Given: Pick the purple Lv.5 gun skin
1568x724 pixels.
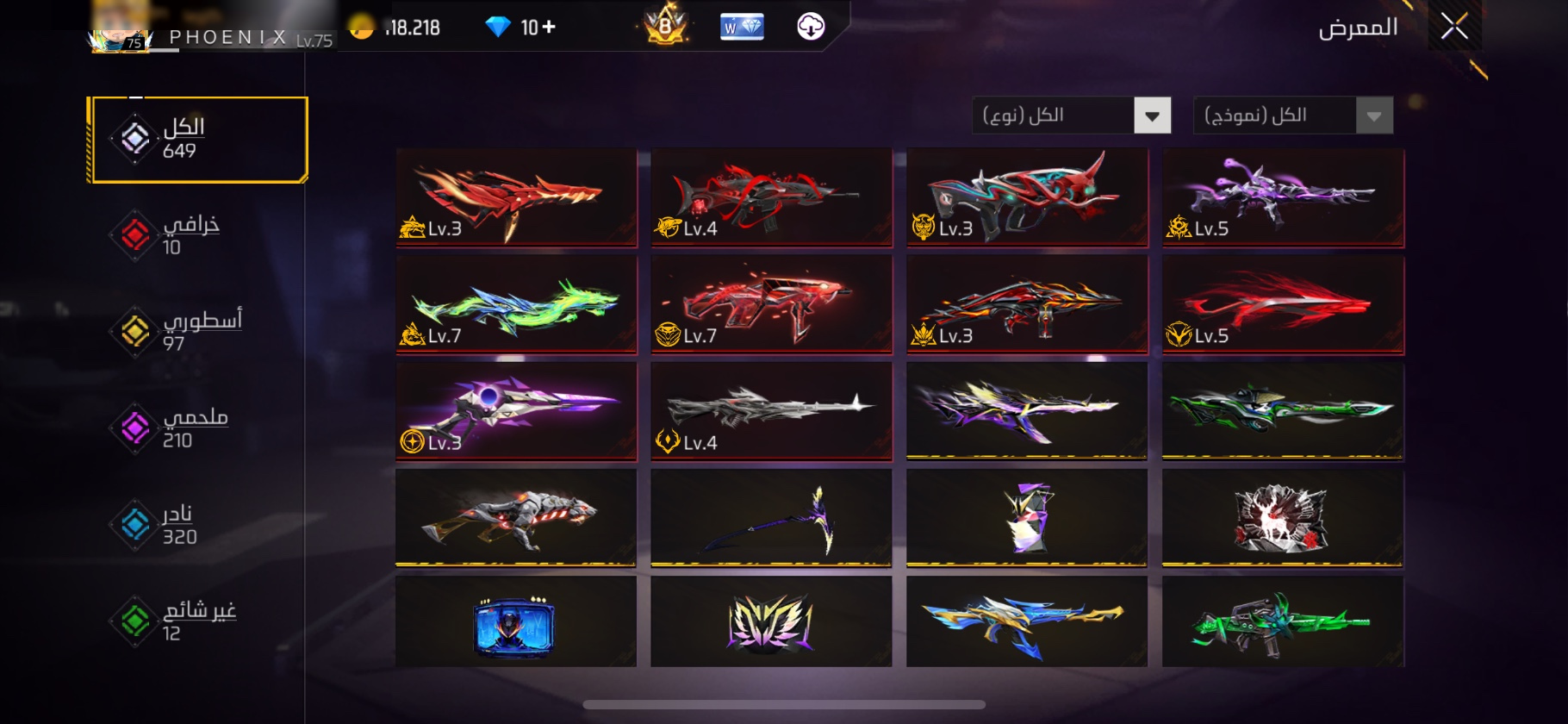Looking at the screenshot, I should point(1283,197).
